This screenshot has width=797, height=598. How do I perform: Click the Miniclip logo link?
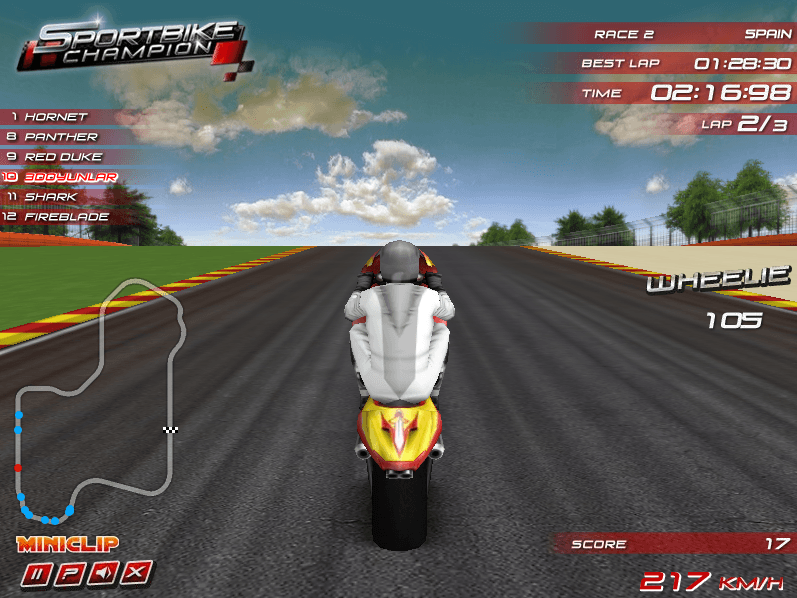pyautogui.click(x=67, y=544)
